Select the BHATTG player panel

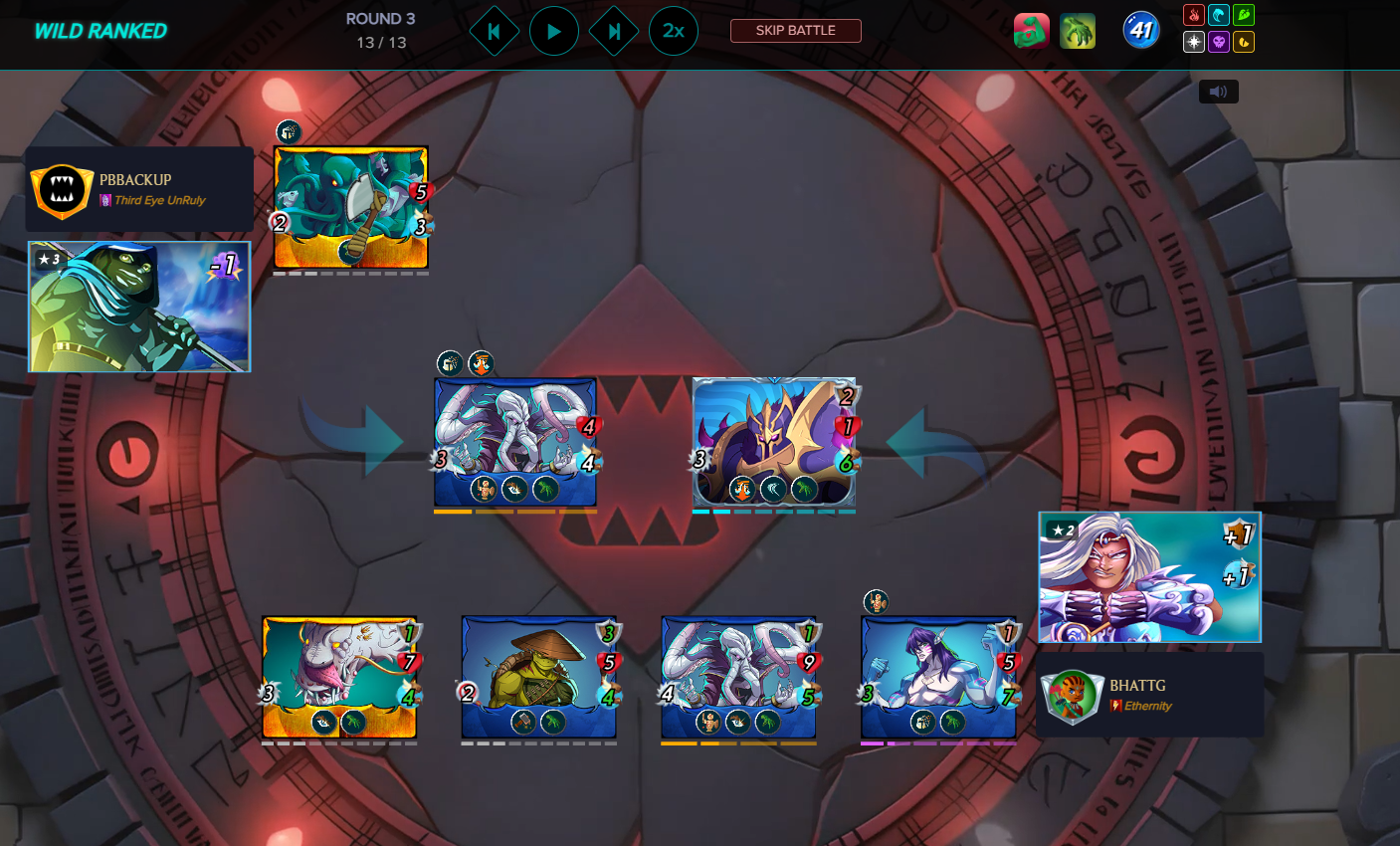pos(1150,695)
